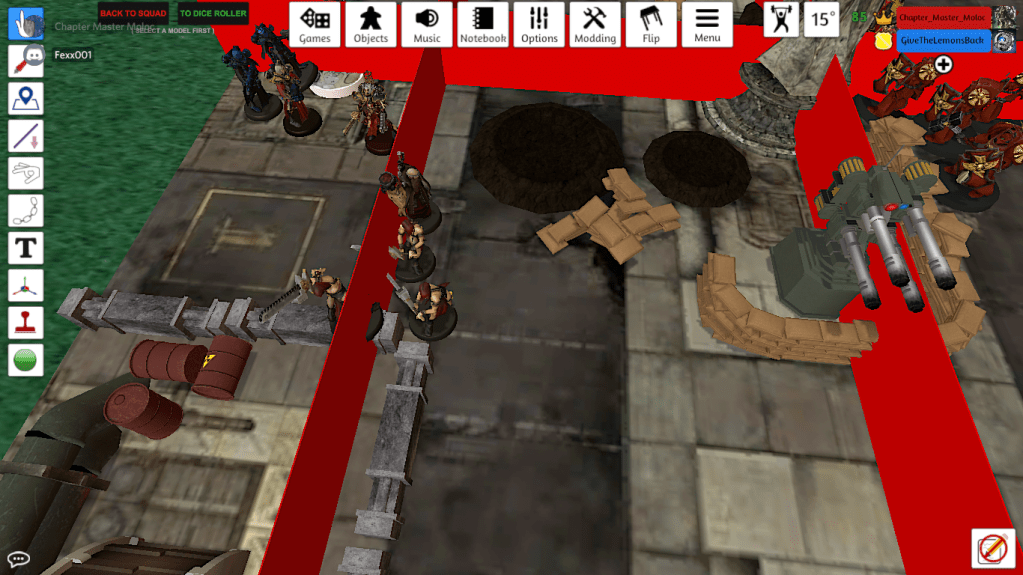Open the Music player
1023x575 pixels.
coord(427,24)
